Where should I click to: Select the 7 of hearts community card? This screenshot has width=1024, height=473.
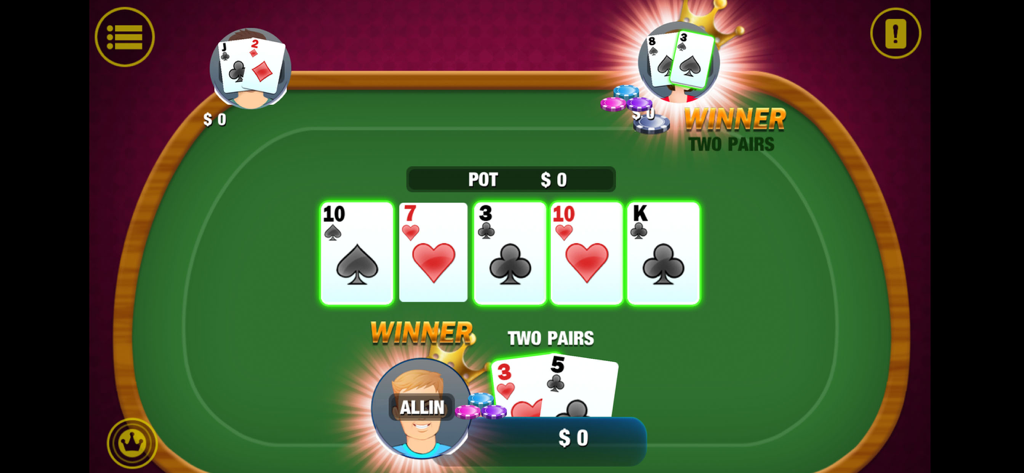click(433, 253)
